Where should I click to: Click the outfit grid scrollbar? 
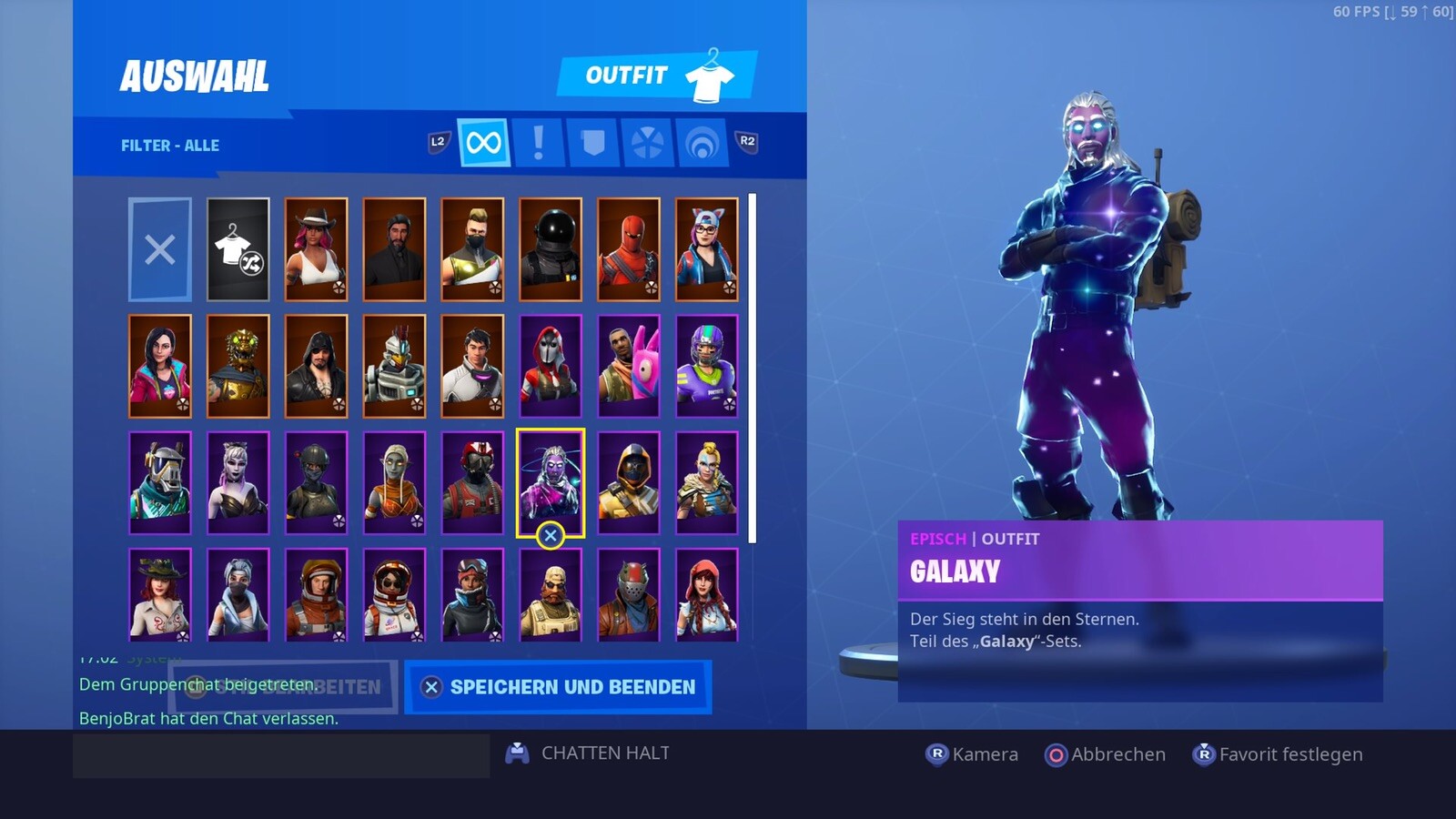(753, 364)
